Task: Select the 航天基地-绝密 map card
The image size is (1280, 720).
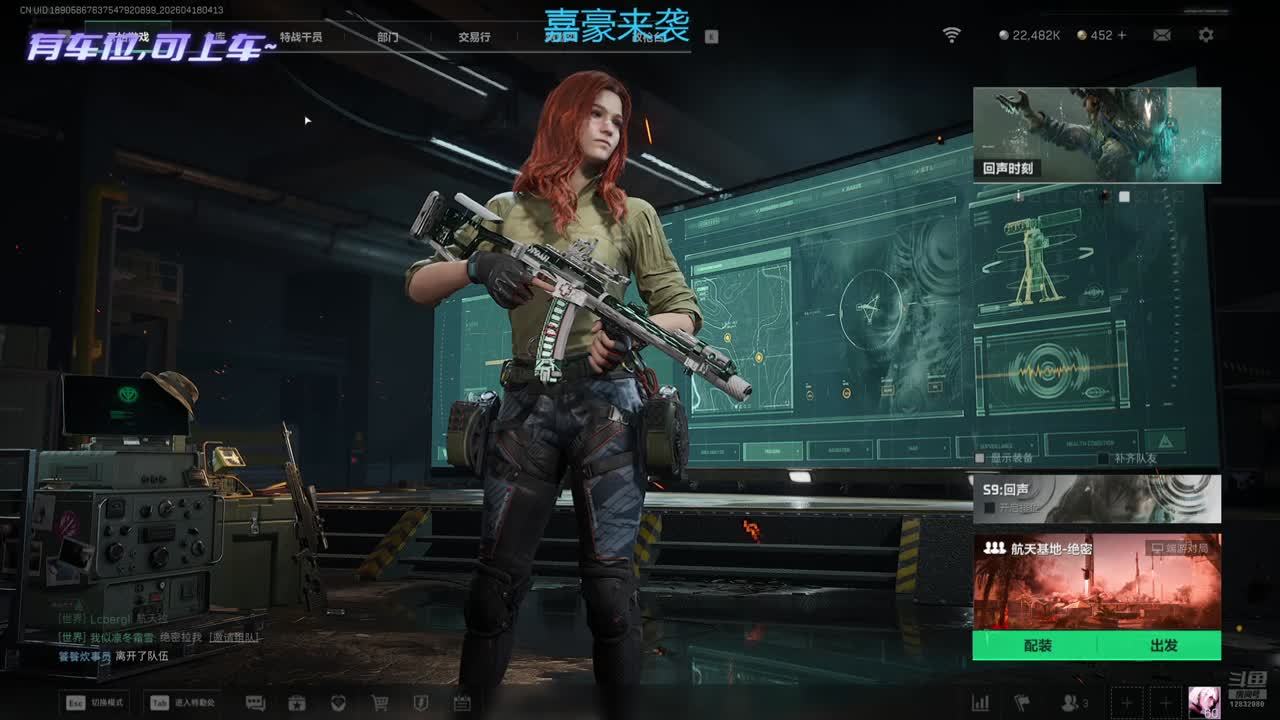Action: 1096,581
